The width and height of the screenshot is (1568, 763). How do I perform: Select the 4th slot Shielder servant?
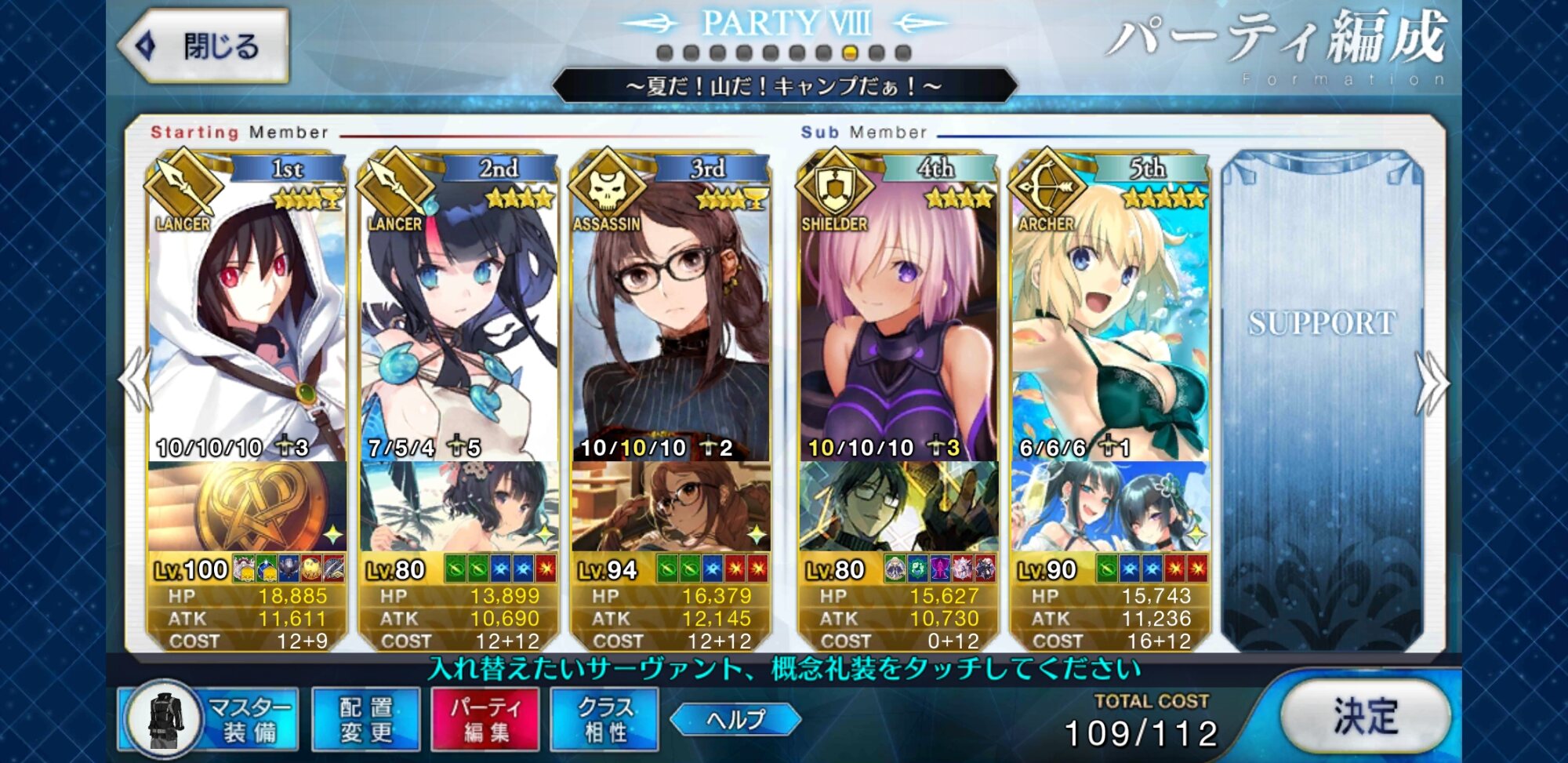pos(898,314)
